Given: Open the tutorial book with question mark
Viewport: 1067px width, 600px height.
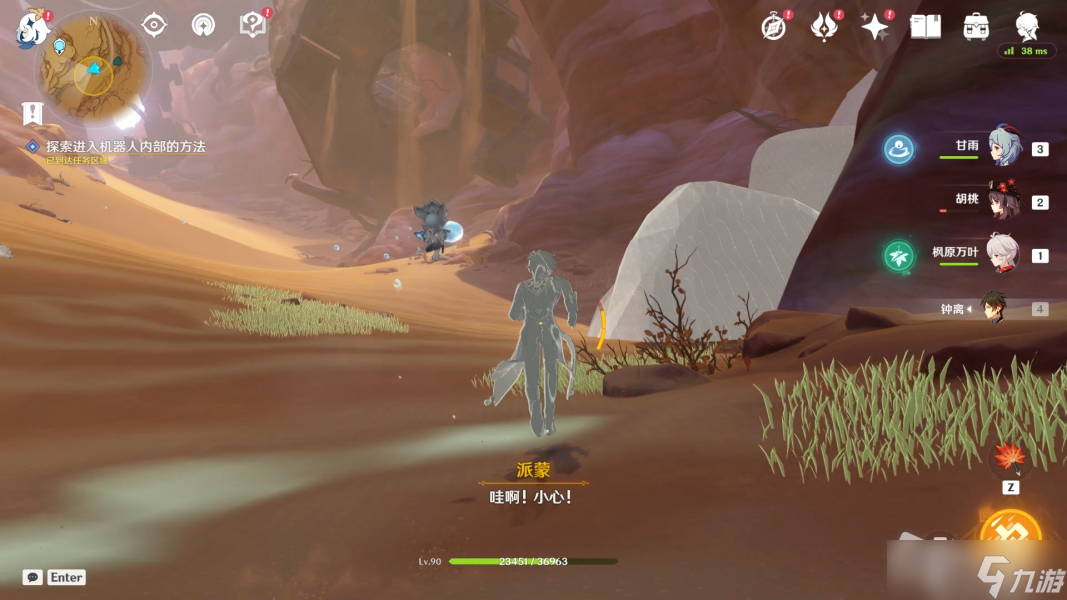Looking at the screenshot, I should point(253,25).
